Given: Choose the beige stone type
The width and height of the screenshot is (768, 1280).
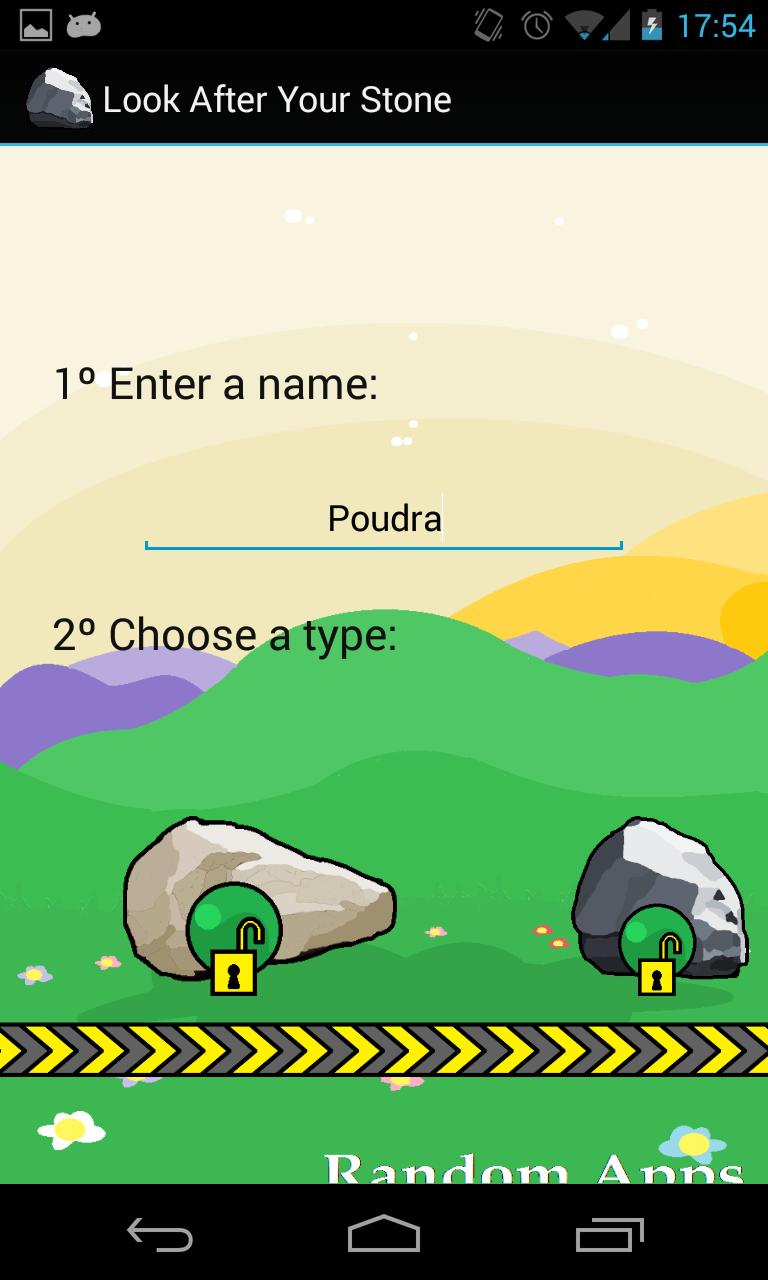Looking at the screenshot, I should coord(257,899).
